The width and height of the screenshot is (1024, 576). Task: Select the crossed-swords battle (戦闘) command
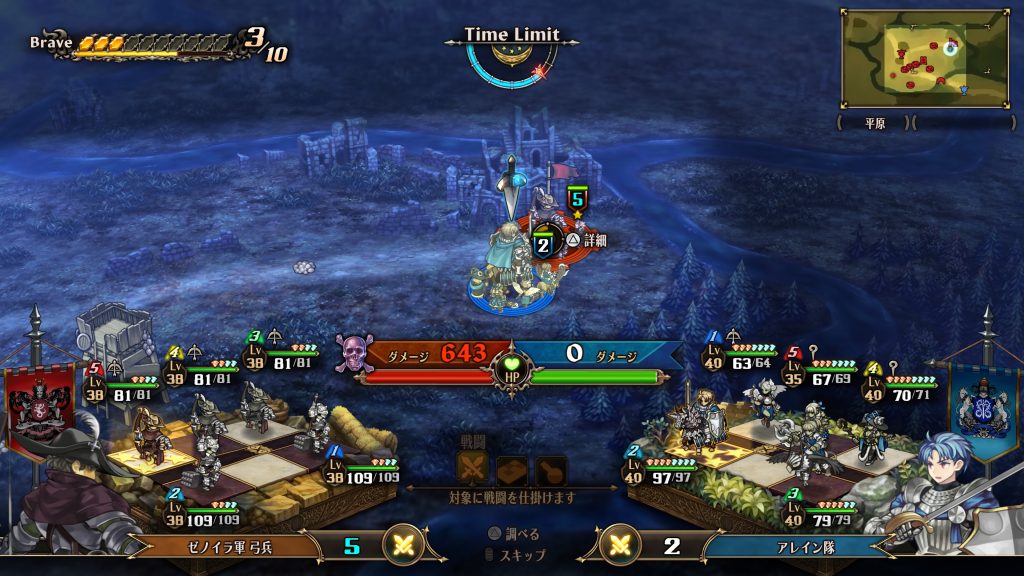point(472,468)
